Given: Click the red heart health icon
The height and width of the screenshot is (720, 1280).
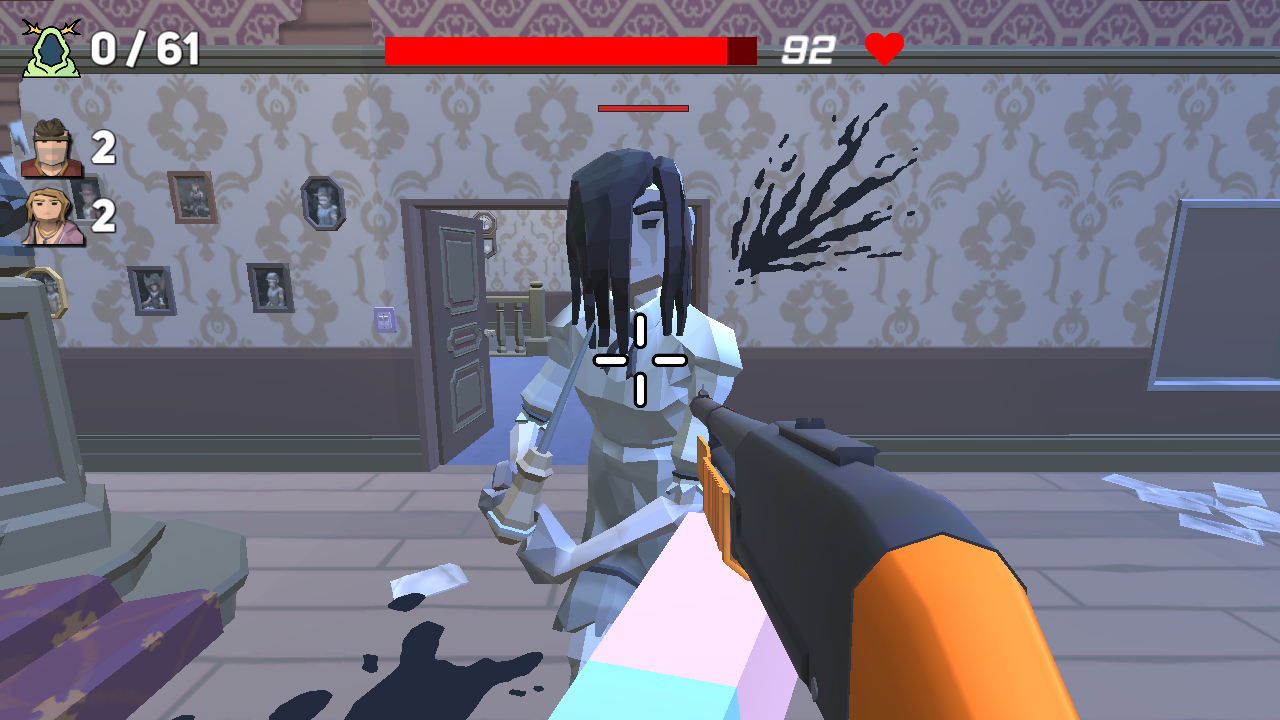Looking at the screenshot, I should tap(886, 46).
